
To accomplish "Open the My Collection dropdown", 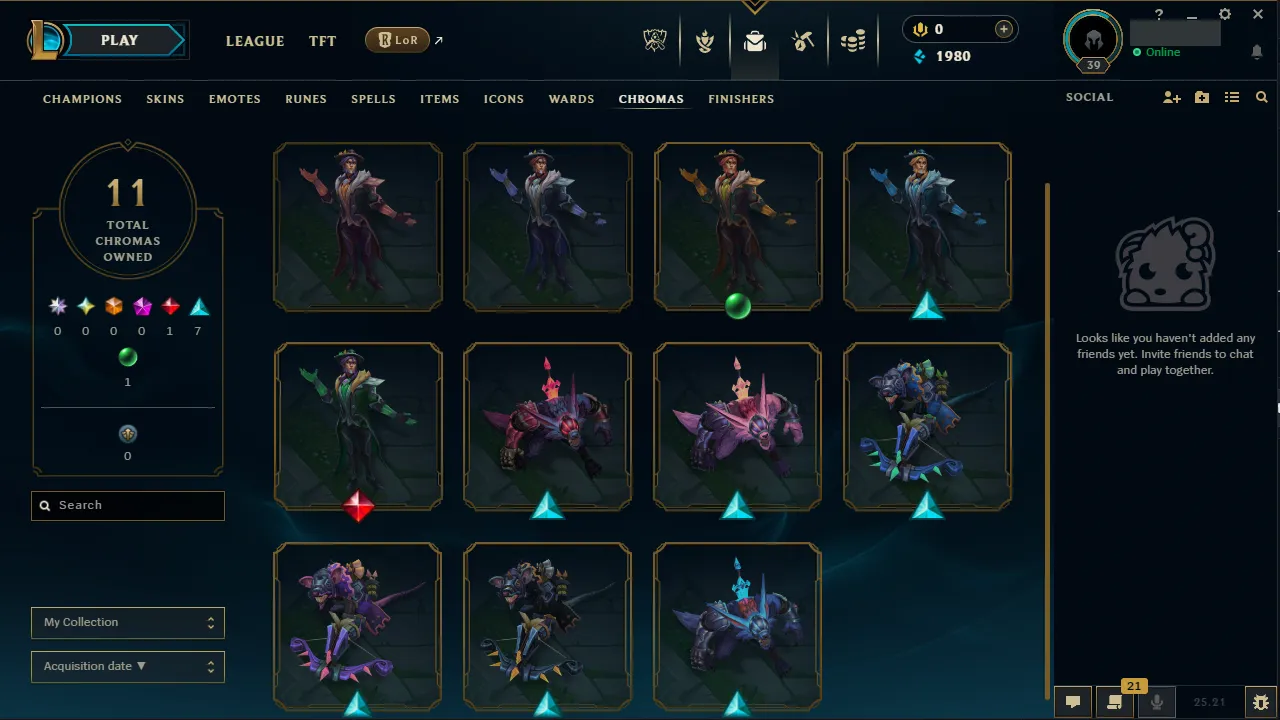I will click(127, 622).
